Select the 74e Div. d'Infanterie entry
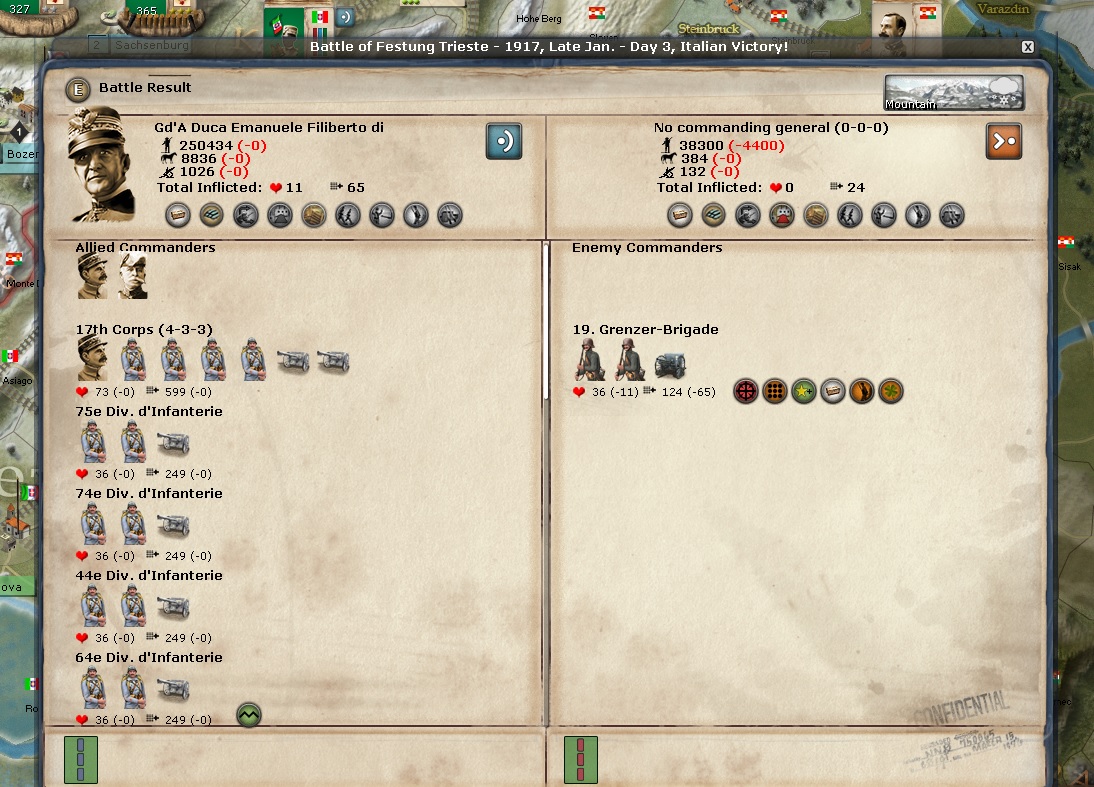1094x787 pixels. [149, 493]
